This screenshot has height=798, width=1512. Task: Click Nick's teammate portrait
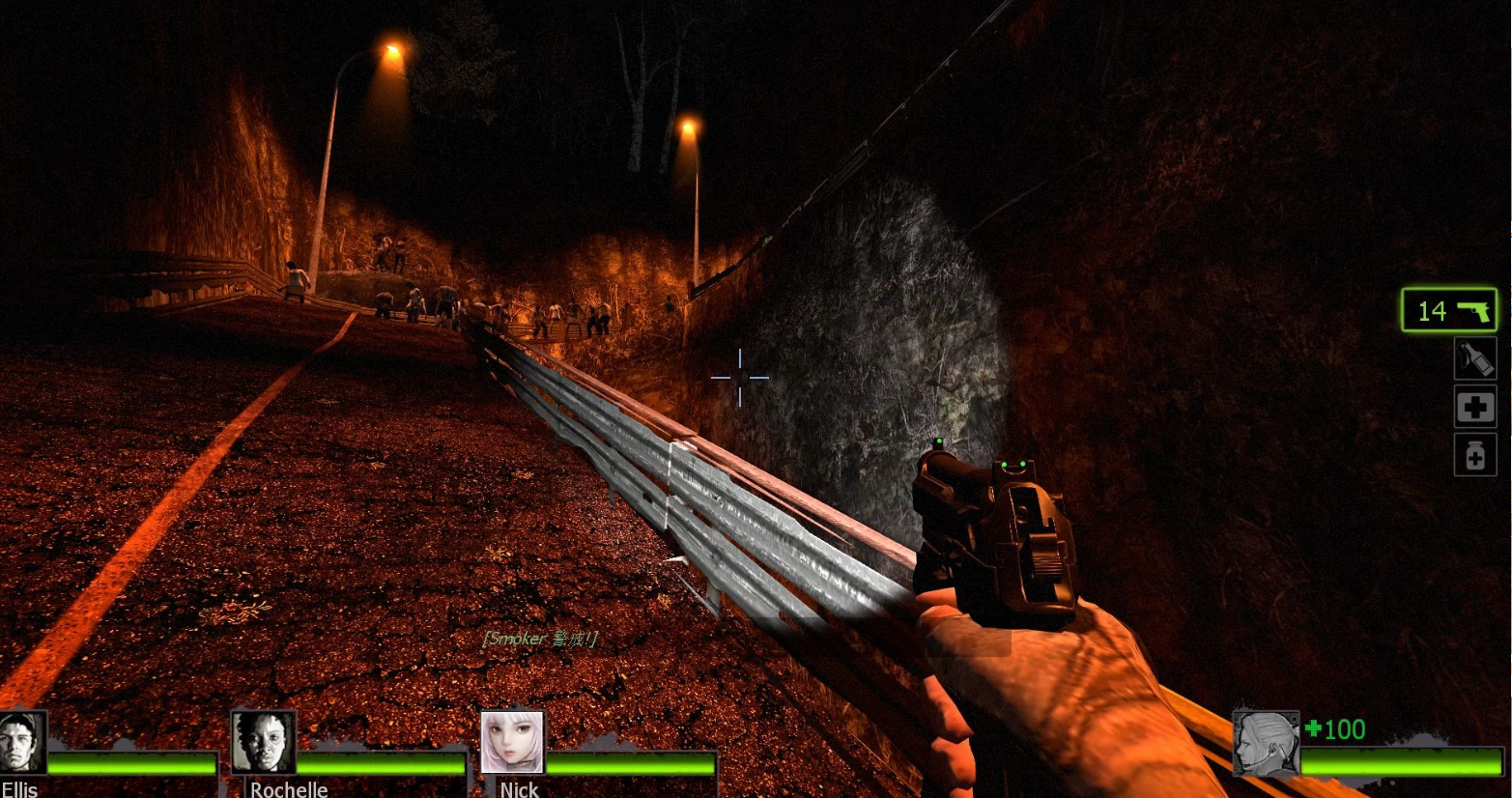(x=513, y=742)
